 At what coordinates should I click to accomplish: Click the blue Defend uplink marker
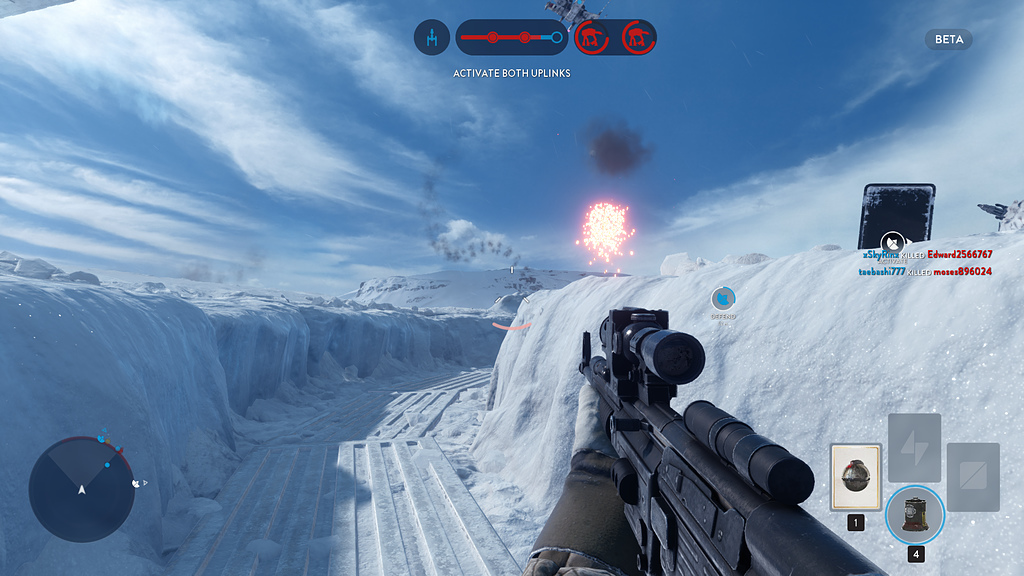[x=723, y=298]
